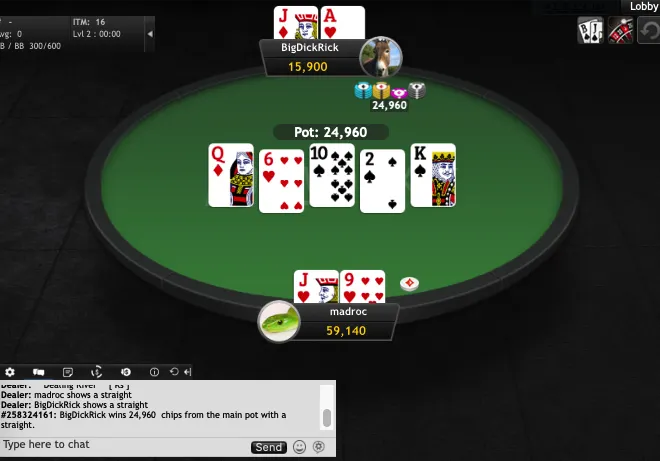The height and width of the screenshot is (461, 660).
Task: Click the circular arrow replay button
Action: pos(649,31)
